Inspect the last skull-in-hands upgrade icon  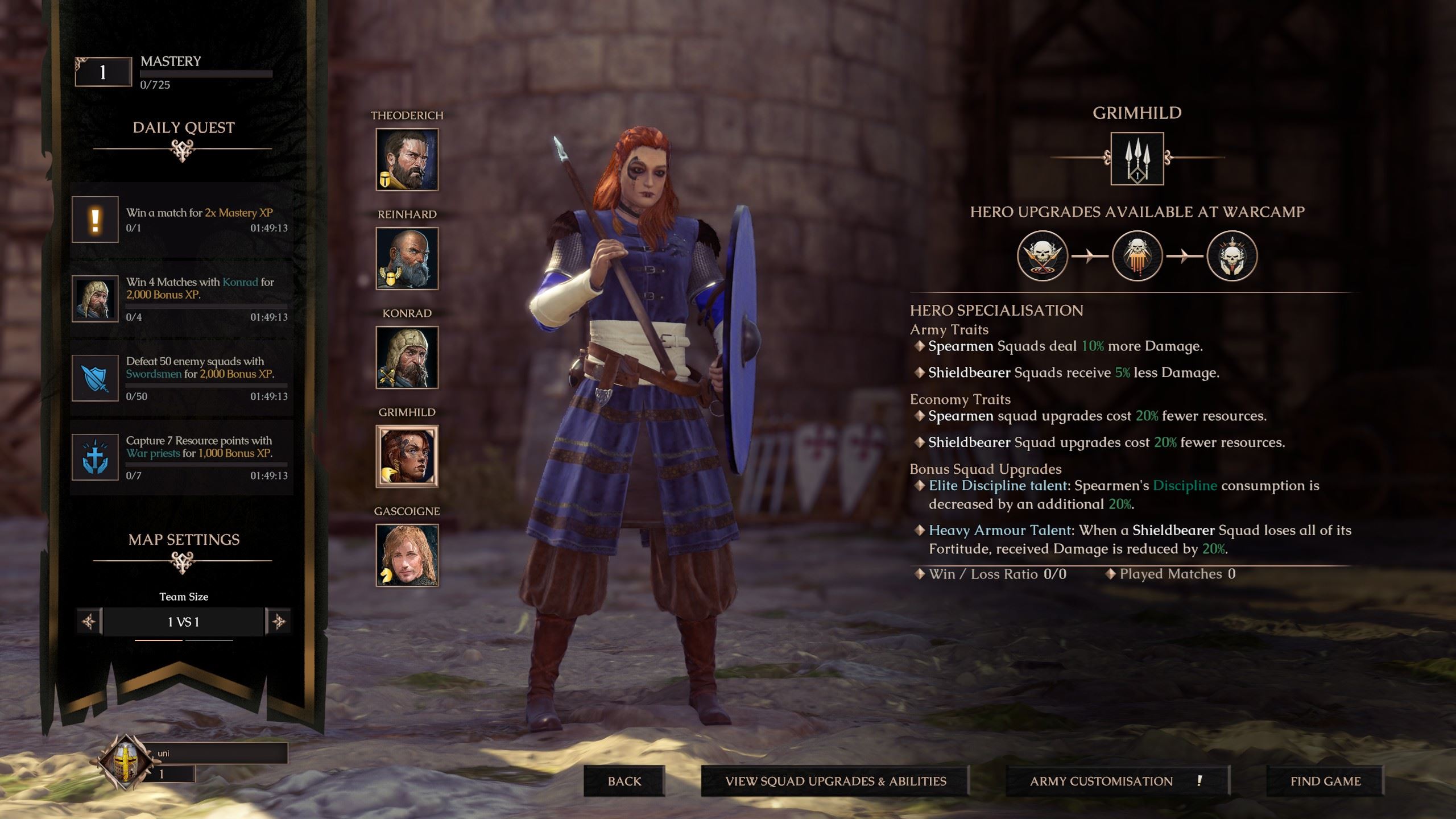1232,256
